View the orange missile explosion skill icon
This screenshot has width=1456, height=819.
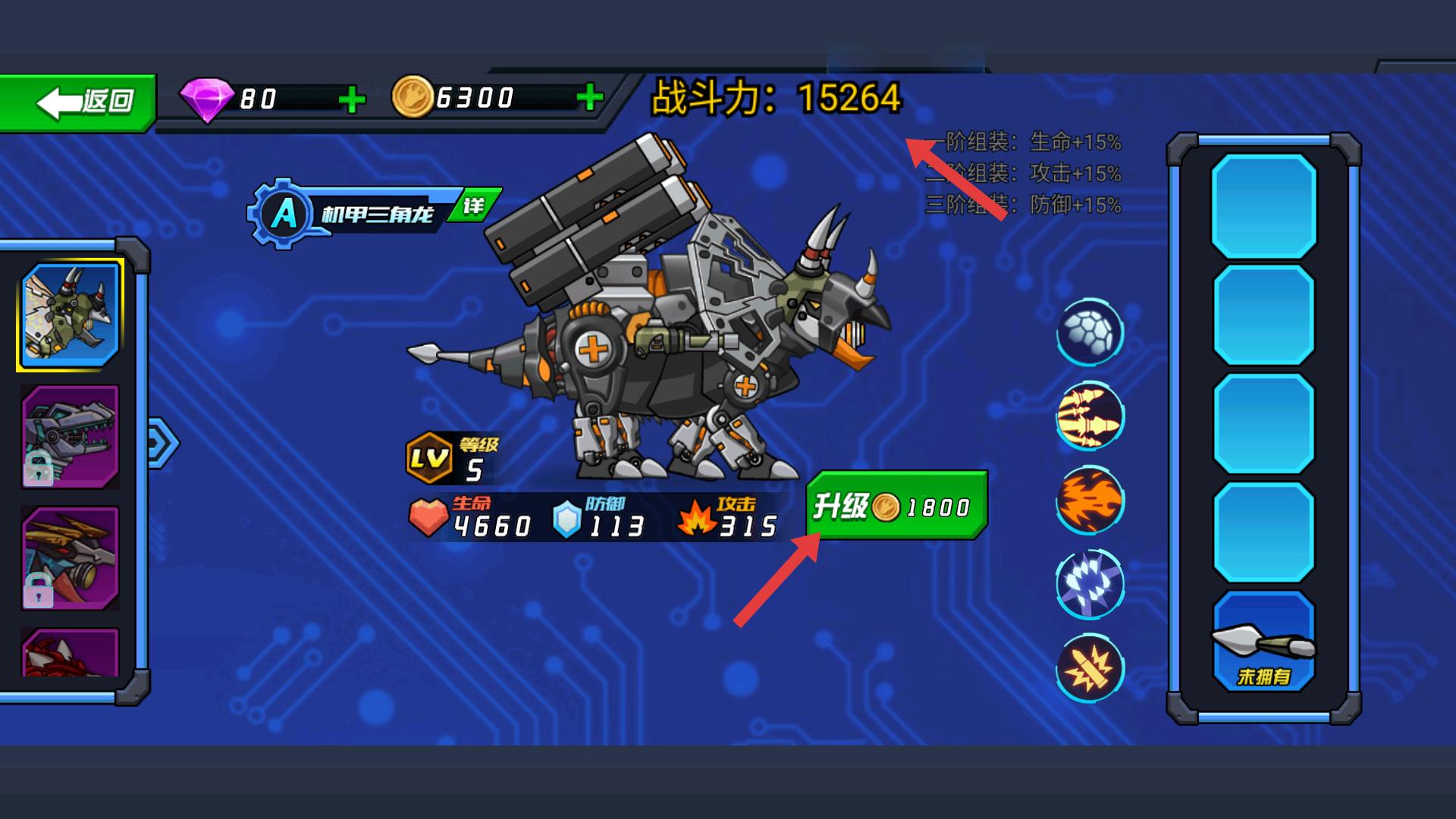[1090, 667]
